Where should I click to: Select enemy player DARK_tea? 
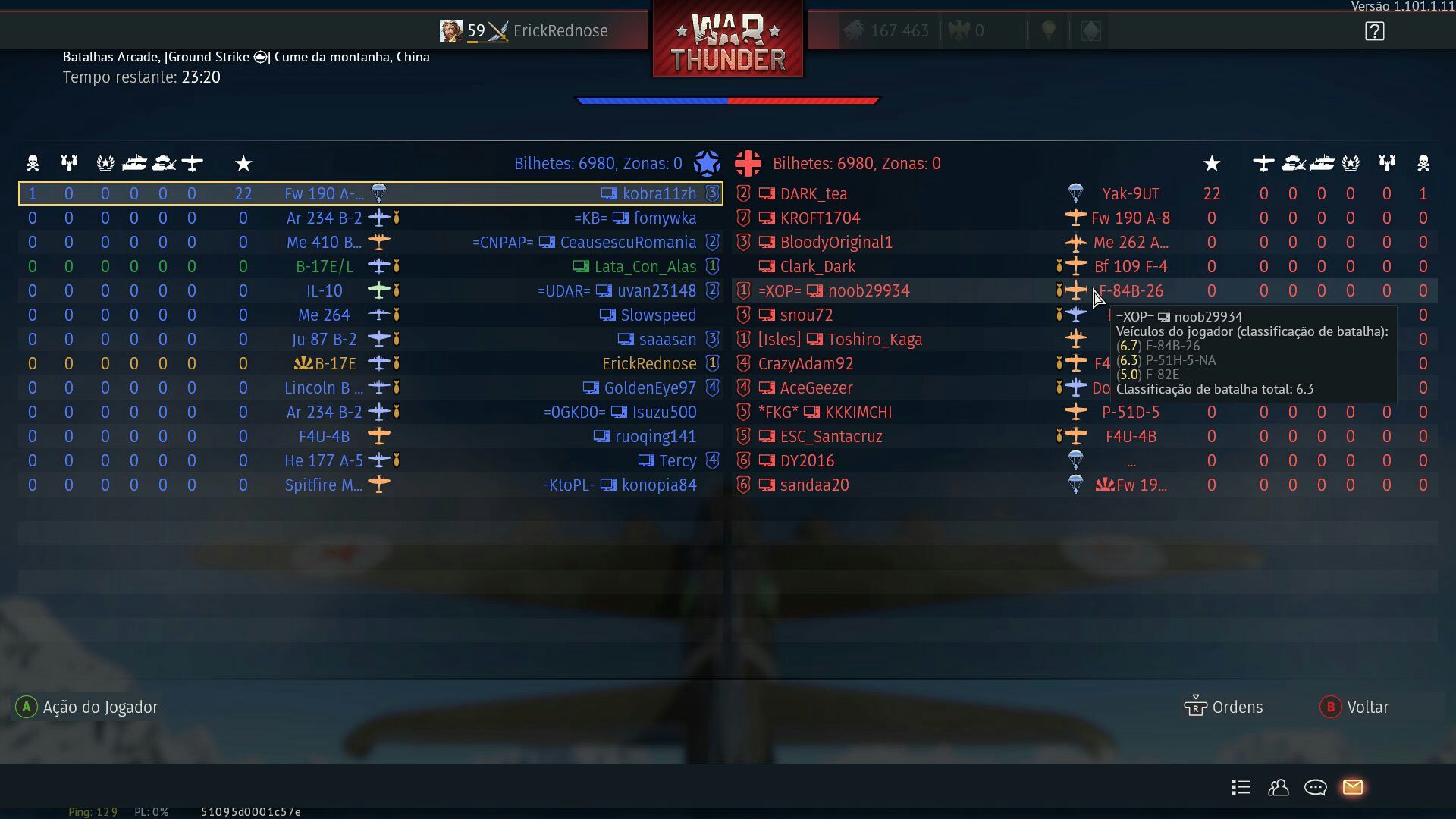point(813,193)
